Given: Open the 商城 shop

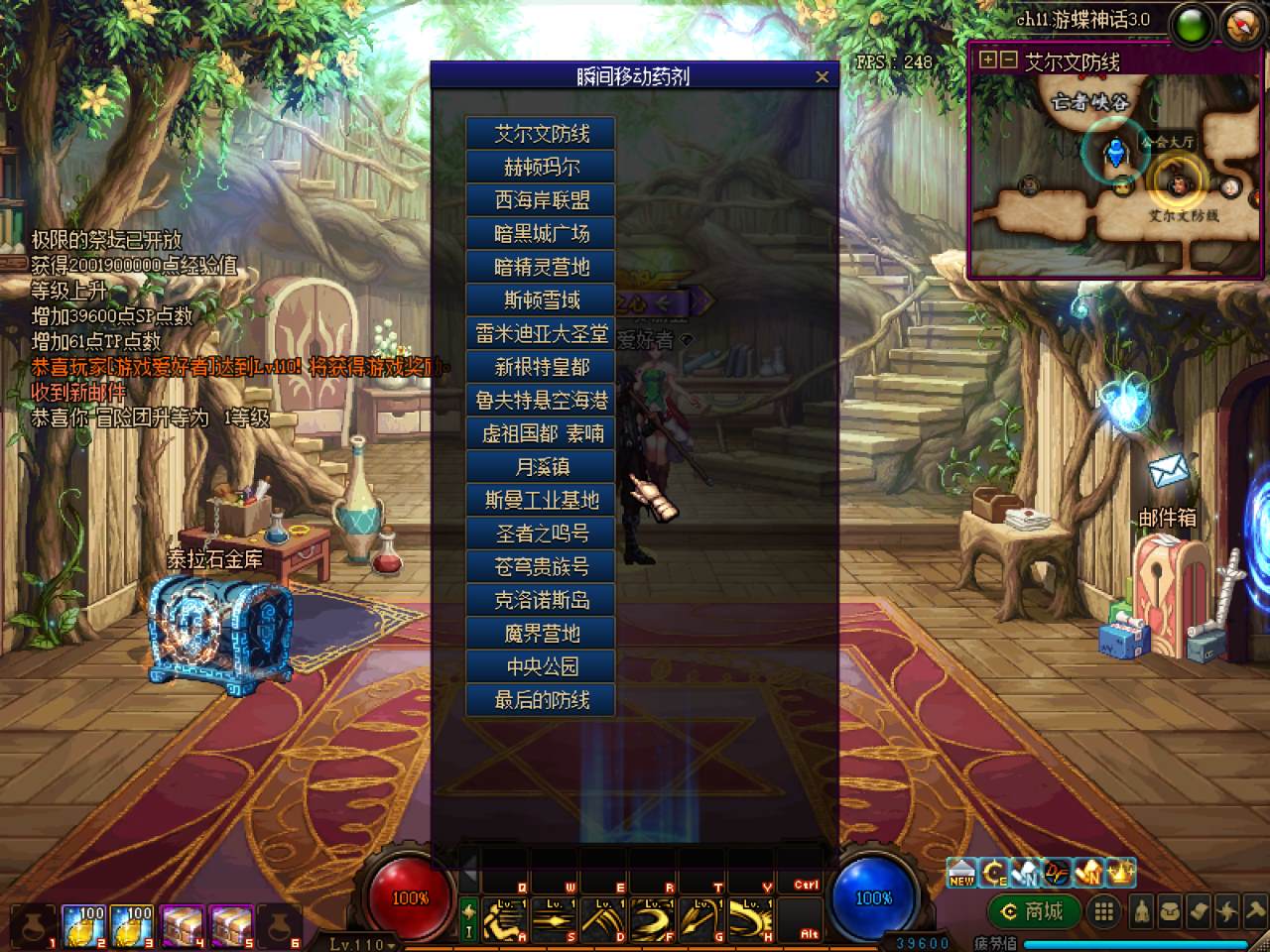Looking at the screenshot, I should pos(1034,911).
